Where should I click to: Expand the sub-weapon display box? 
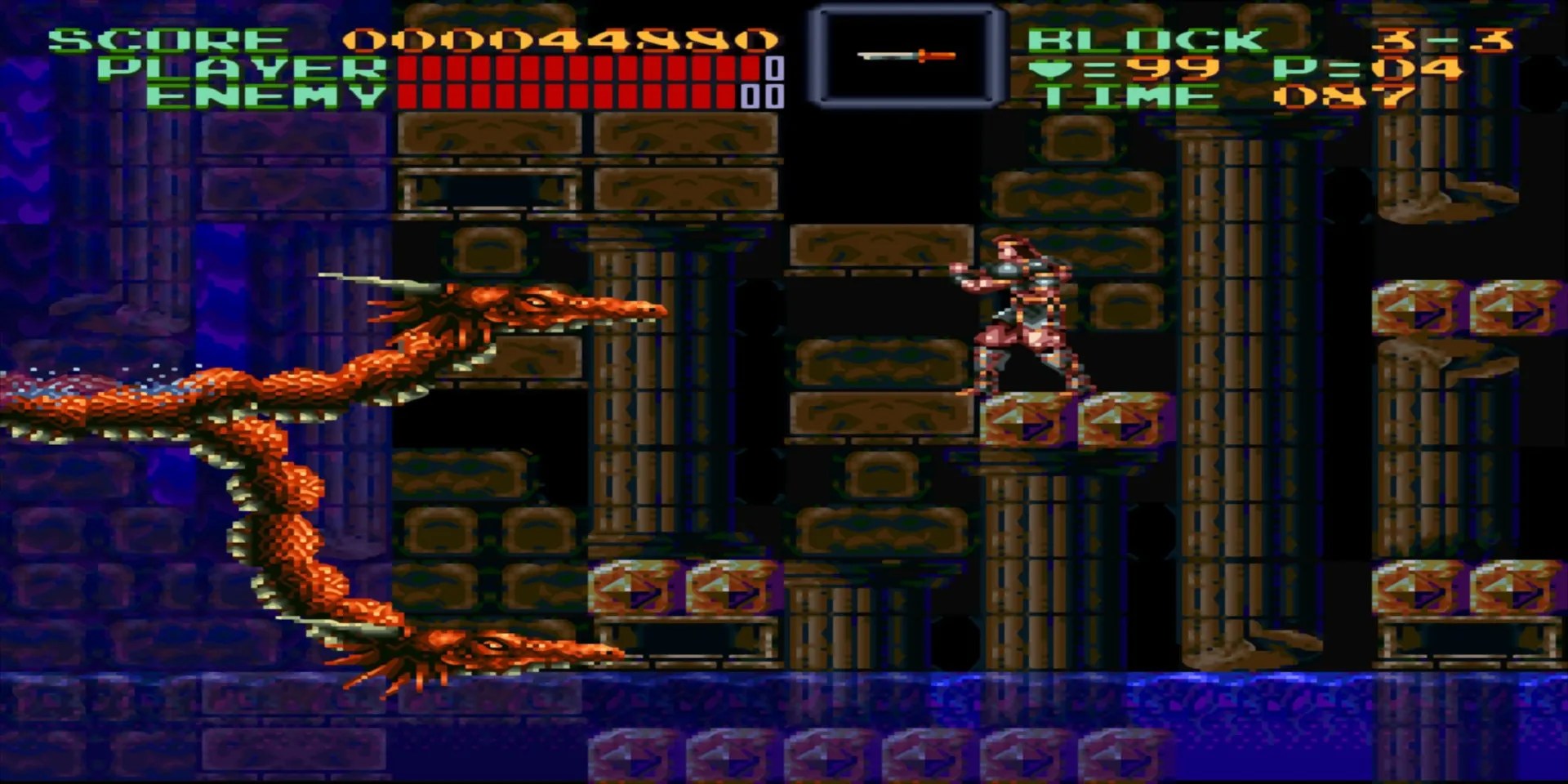(x=908, y=54)
